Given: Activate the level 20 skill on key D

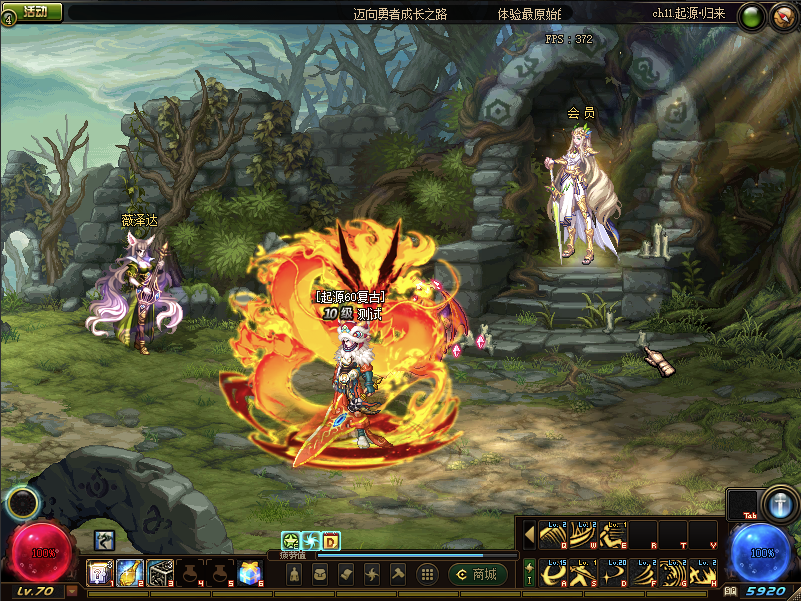Looking at the screenshot, I should tap(613, 573).
